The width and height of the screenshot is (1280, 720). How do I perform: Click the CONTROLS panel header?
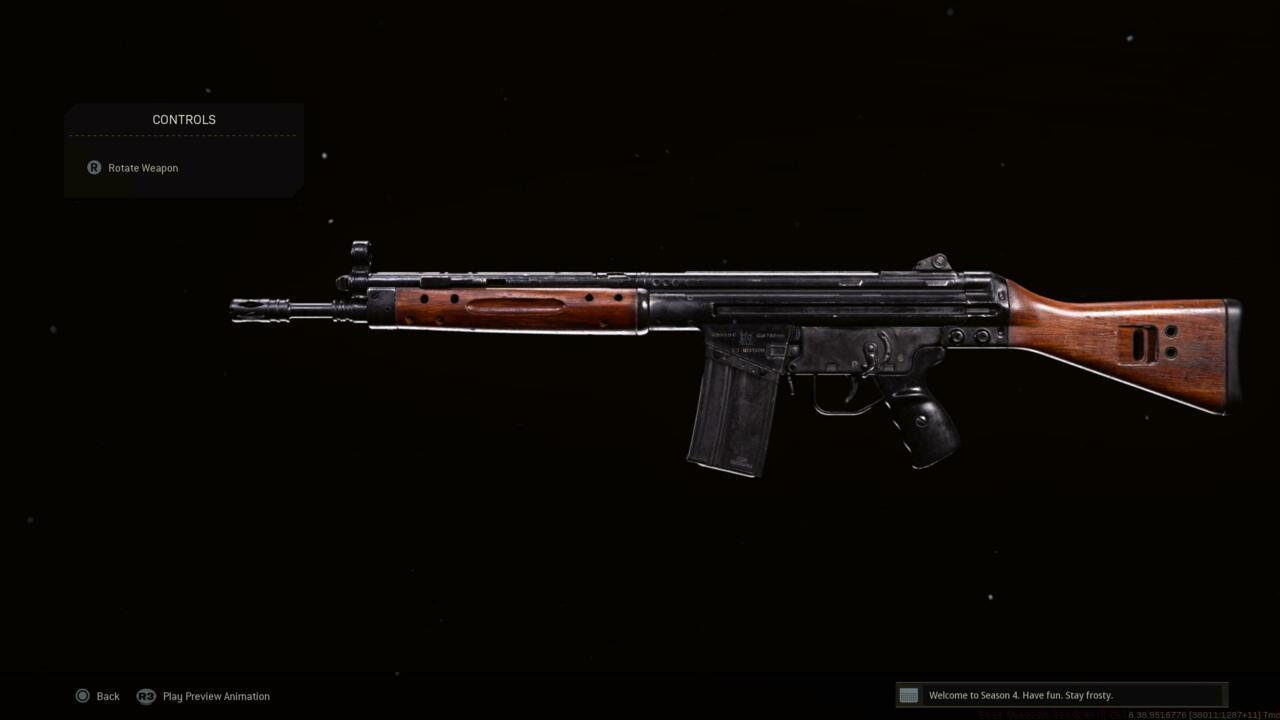pyautogui.click(x=184, y=119)
